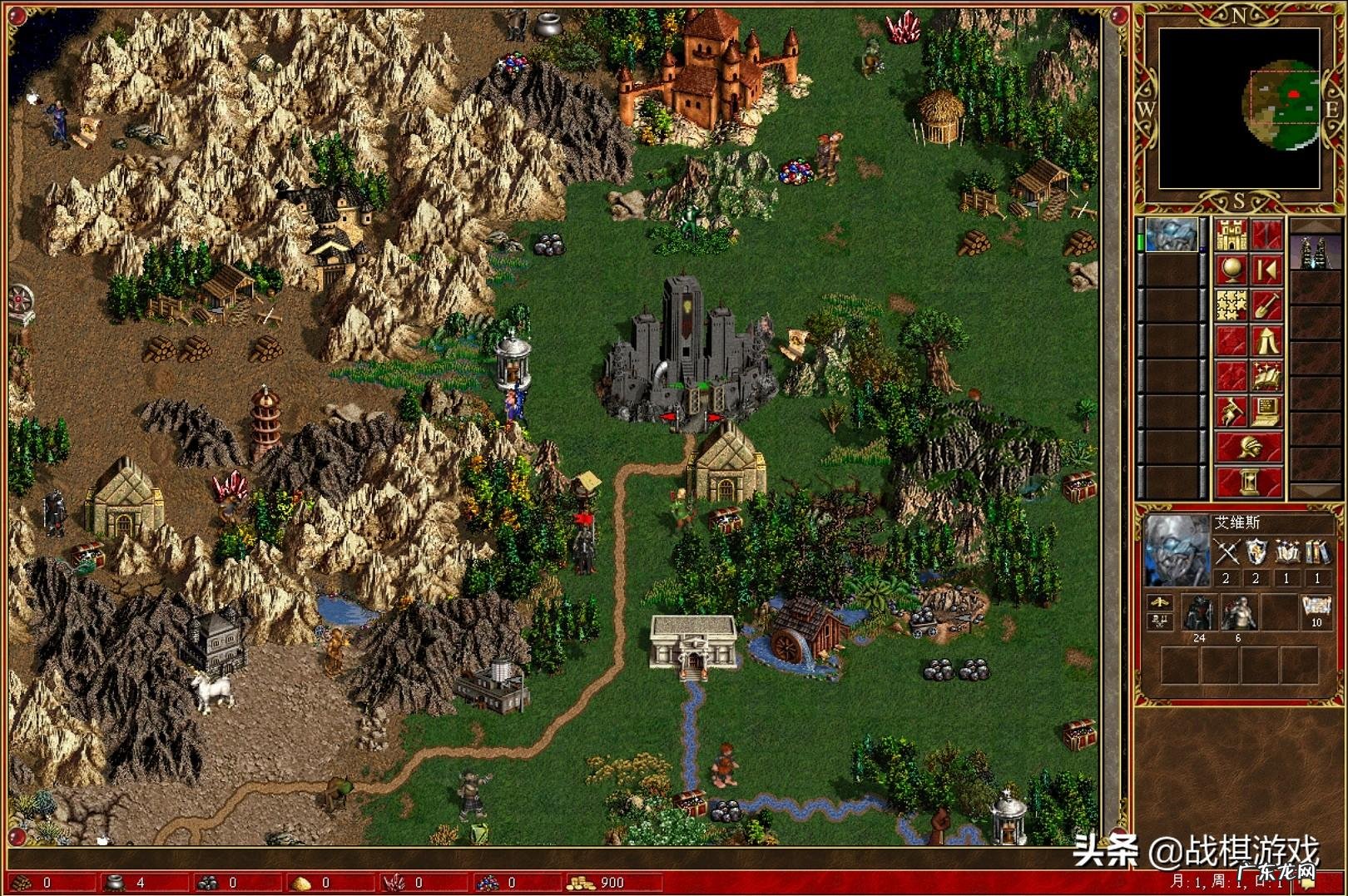Viewport: 1348px width, 896px height.
Task: Select the hero portrait in hero list
Action: pyautogui.click(x=1172, y=235)
